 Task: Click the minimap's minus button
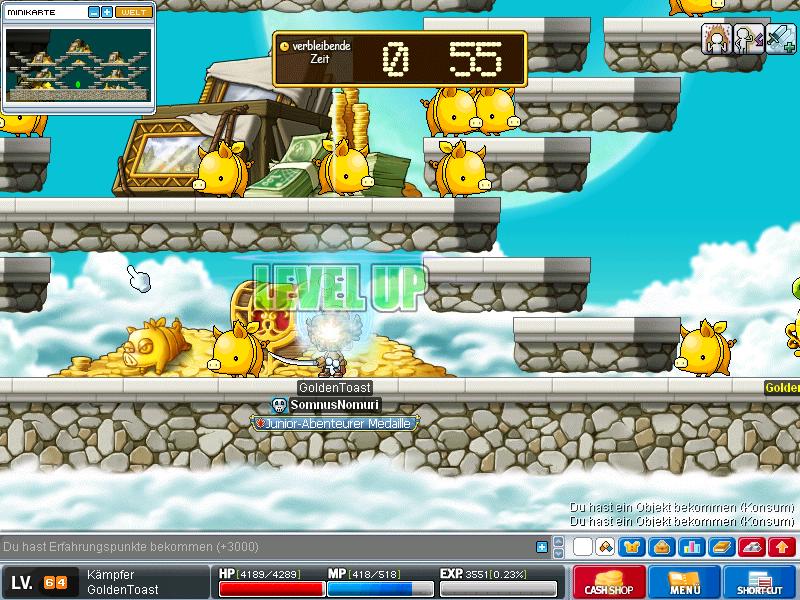tap(93, 12)
